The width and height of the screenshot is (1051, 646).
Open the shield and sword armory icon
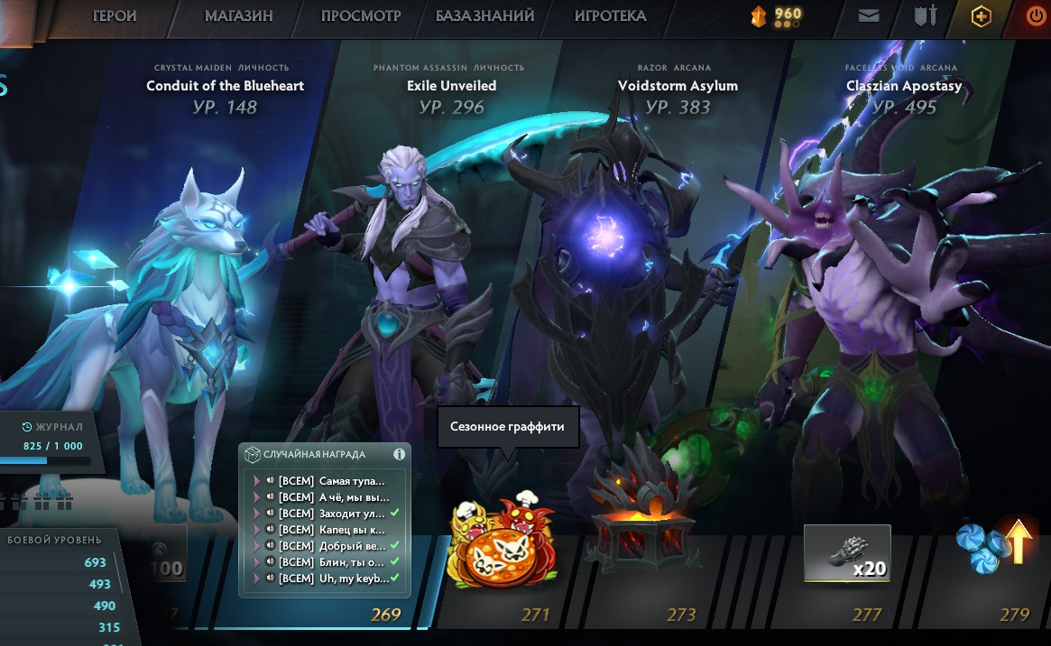[925, 16]
